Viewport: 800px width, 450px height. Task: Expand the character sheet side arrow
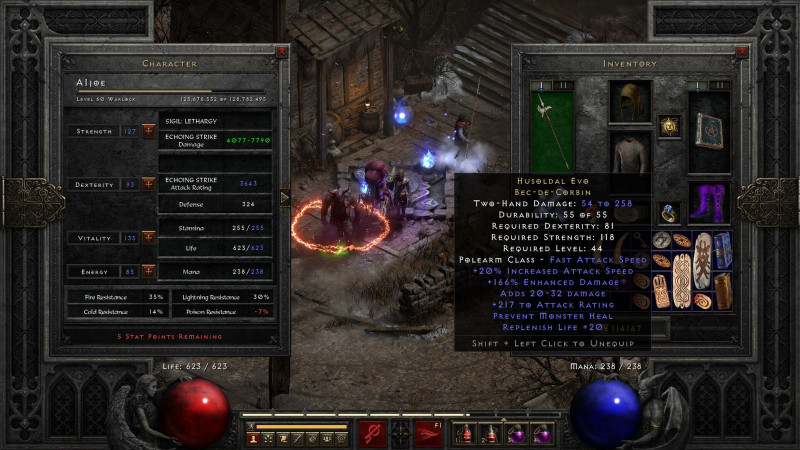point(286,197)
